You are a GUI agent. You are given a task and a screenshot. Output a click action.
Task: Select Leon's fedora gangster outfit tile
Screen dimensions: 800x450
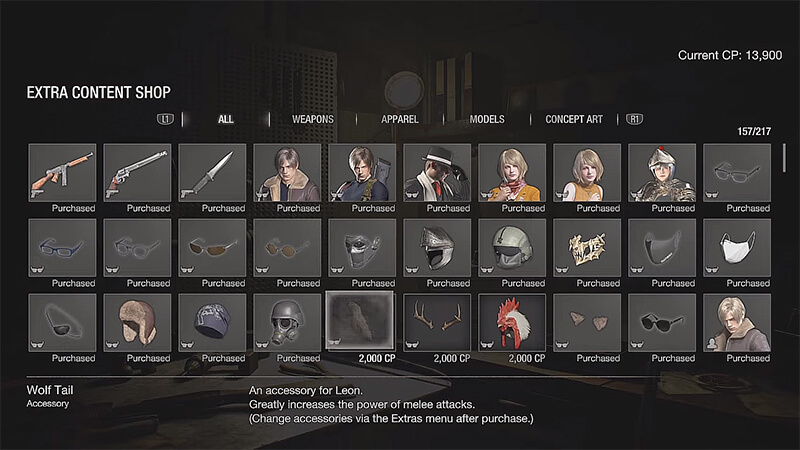437,174
